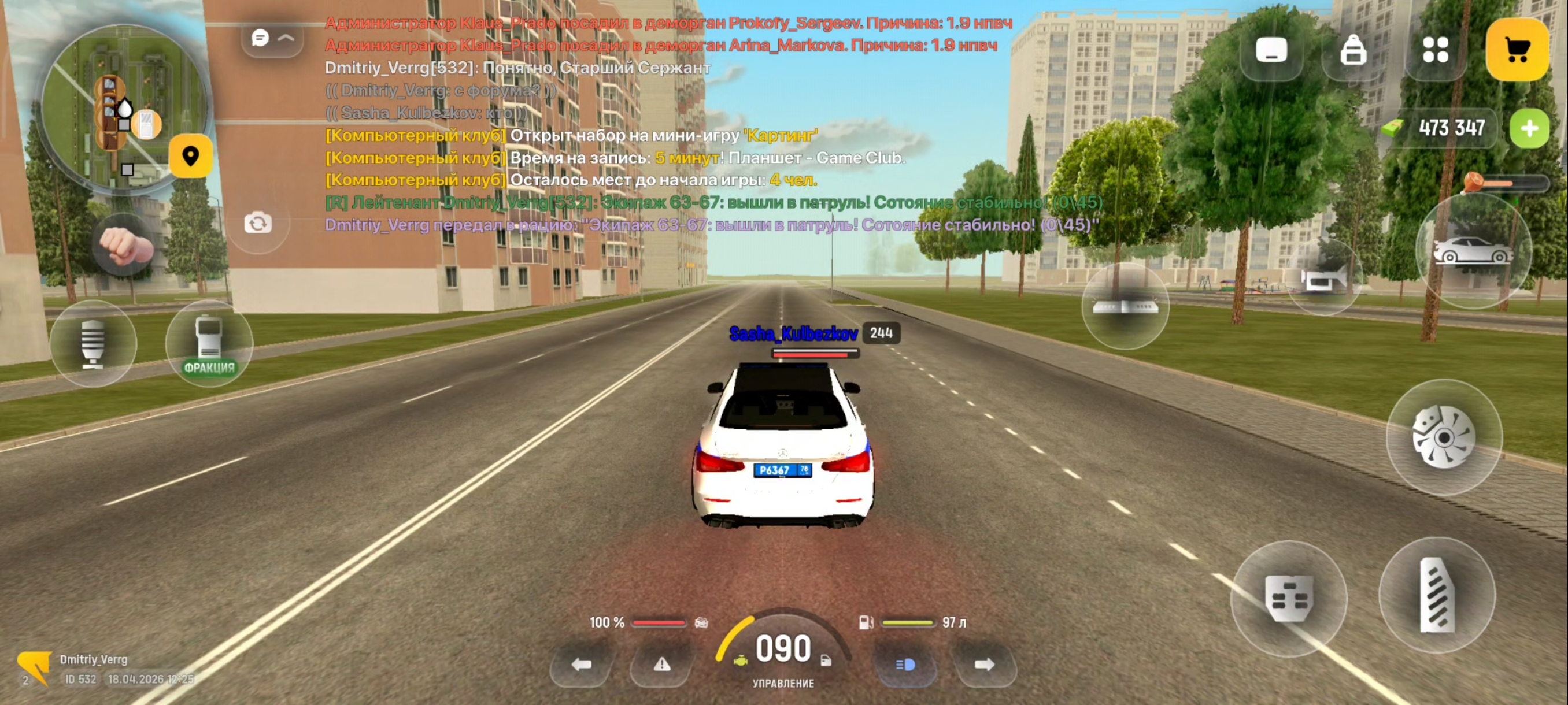Use the ФРАКЦИЯ faction radio button
Screen dimensions: 1568x705
(x=209, y=344)
